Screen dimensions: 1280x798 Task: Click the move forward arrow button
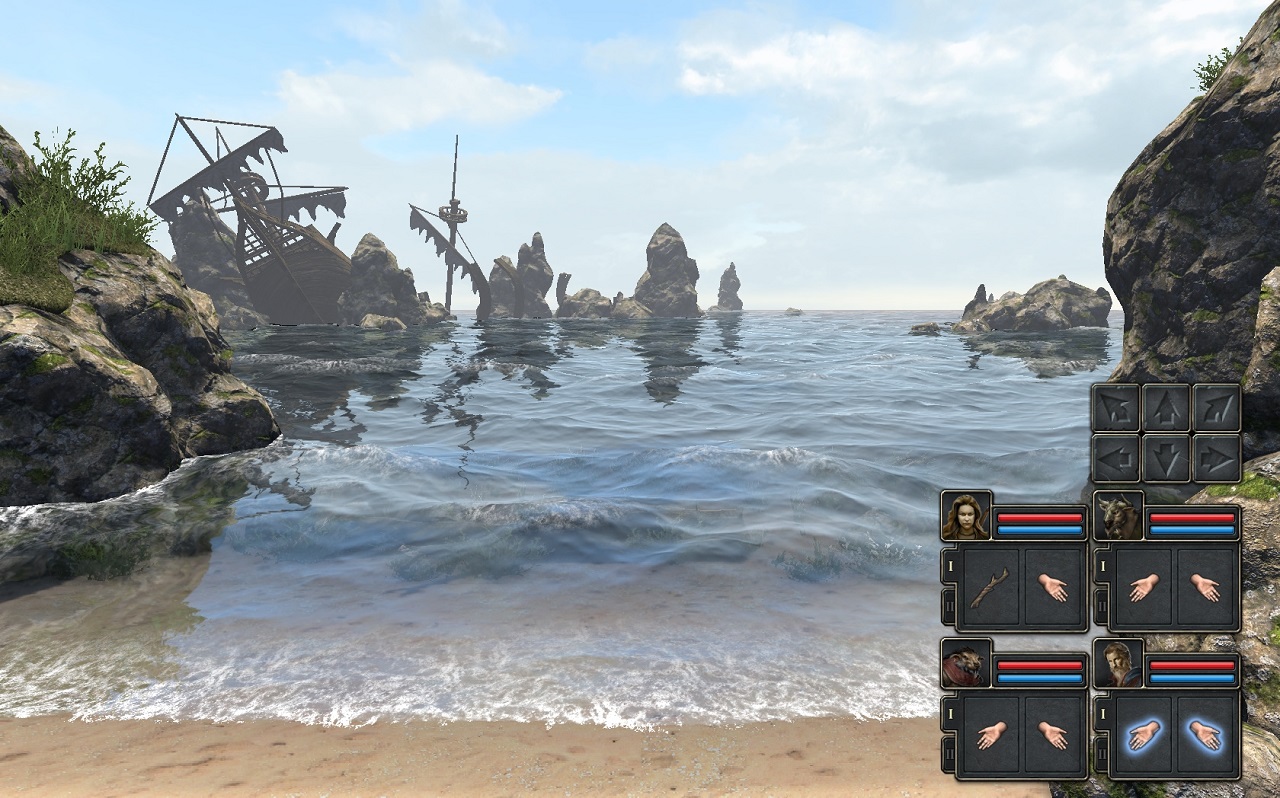click(1166, 407)
